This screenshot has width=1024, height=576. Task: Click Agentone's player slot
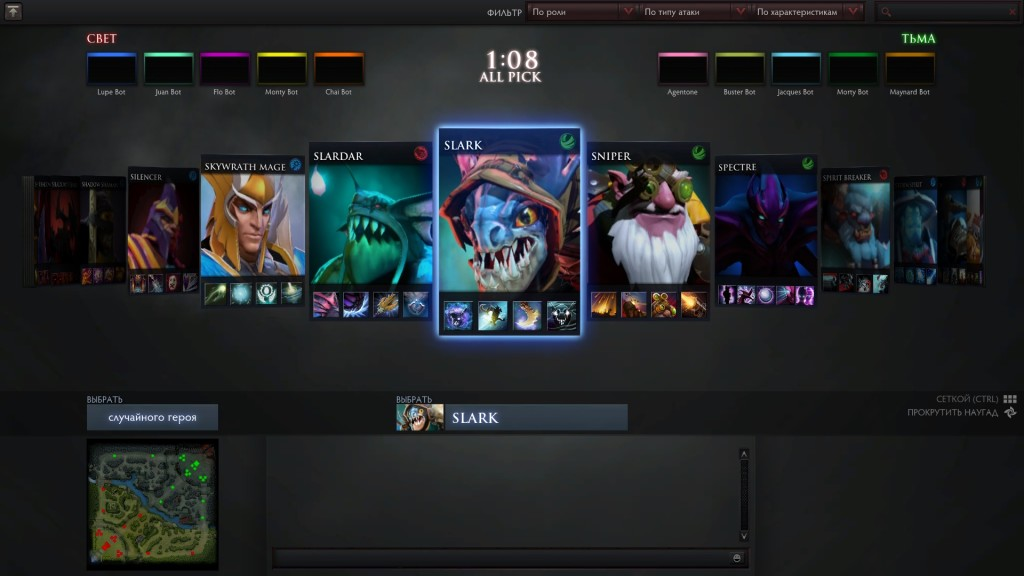(682, 69)
